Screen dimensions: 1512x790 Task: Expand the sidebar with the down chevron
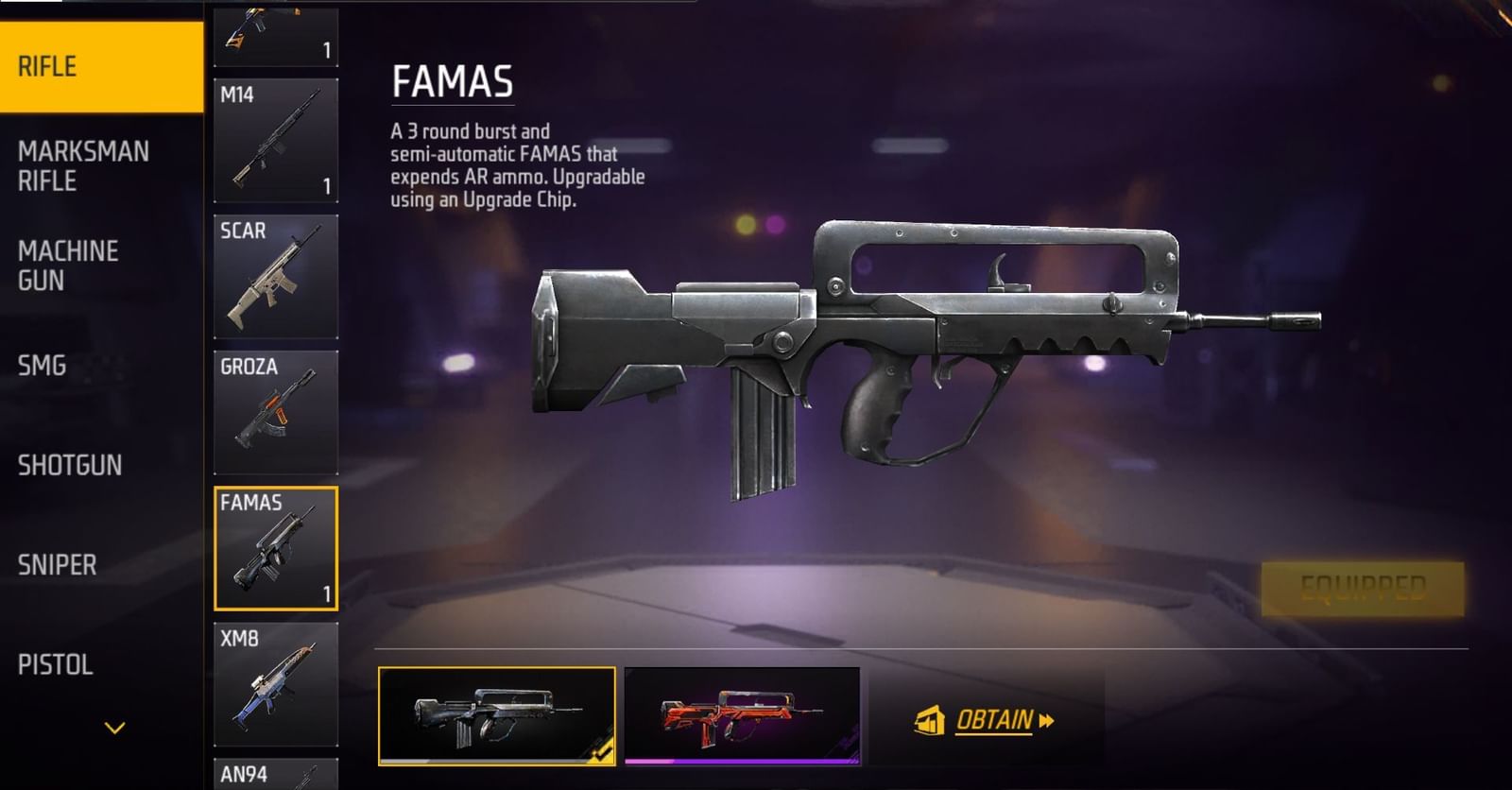pos(113,728)
